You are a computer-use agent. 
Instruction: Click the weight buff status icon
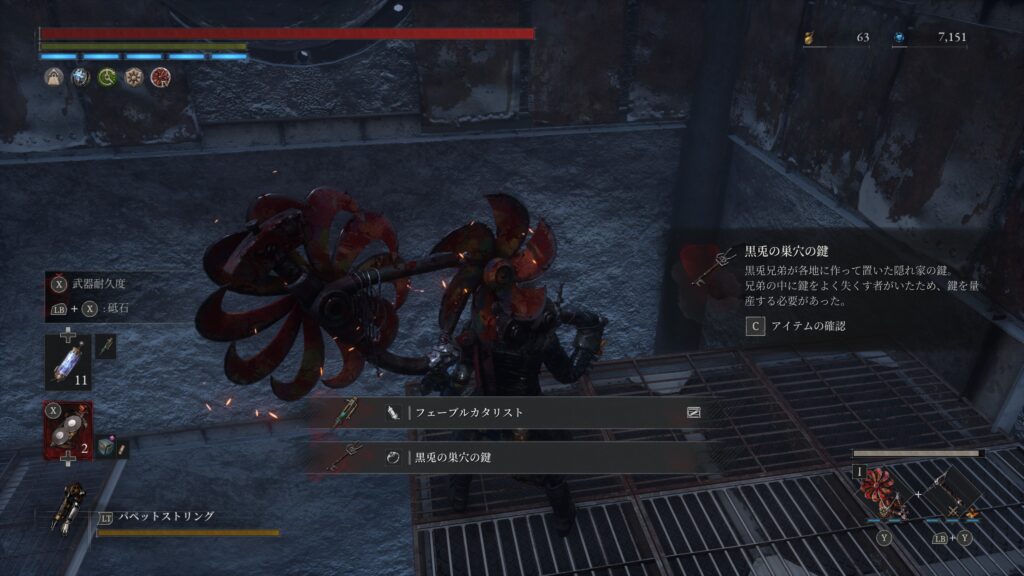(x=54, y=77)
